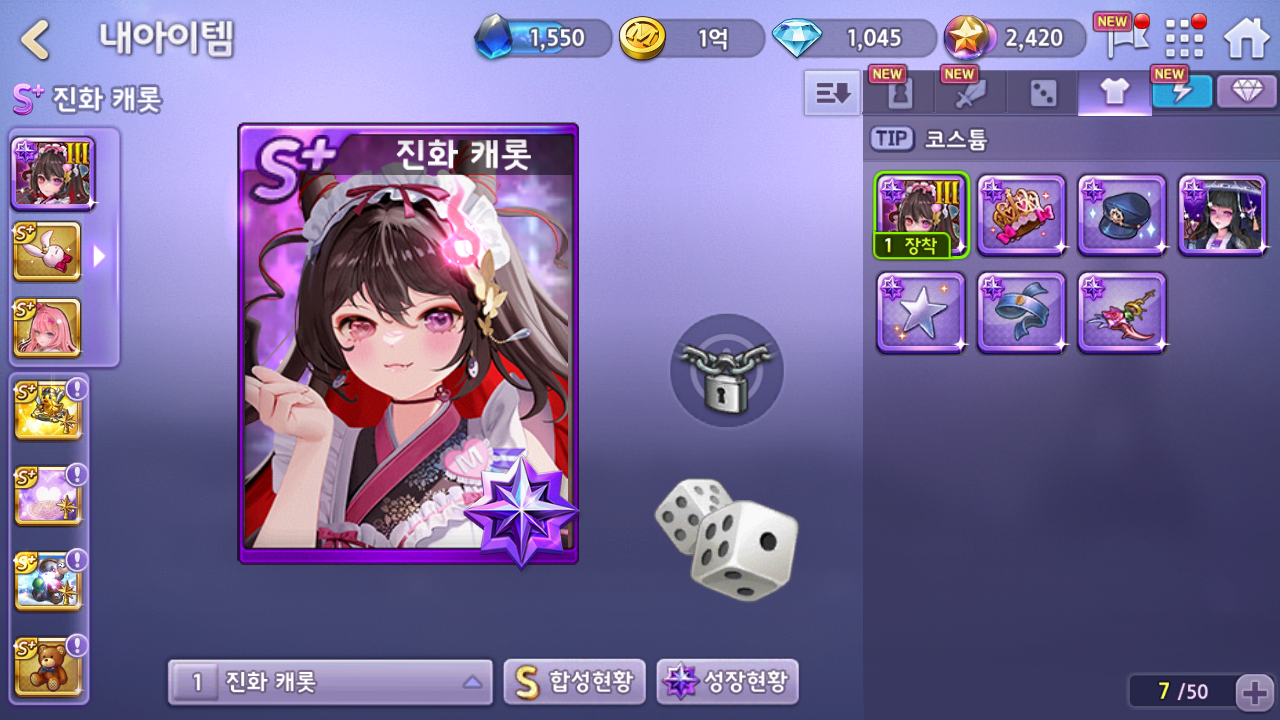Open the lightning bolt tab

1182,92
